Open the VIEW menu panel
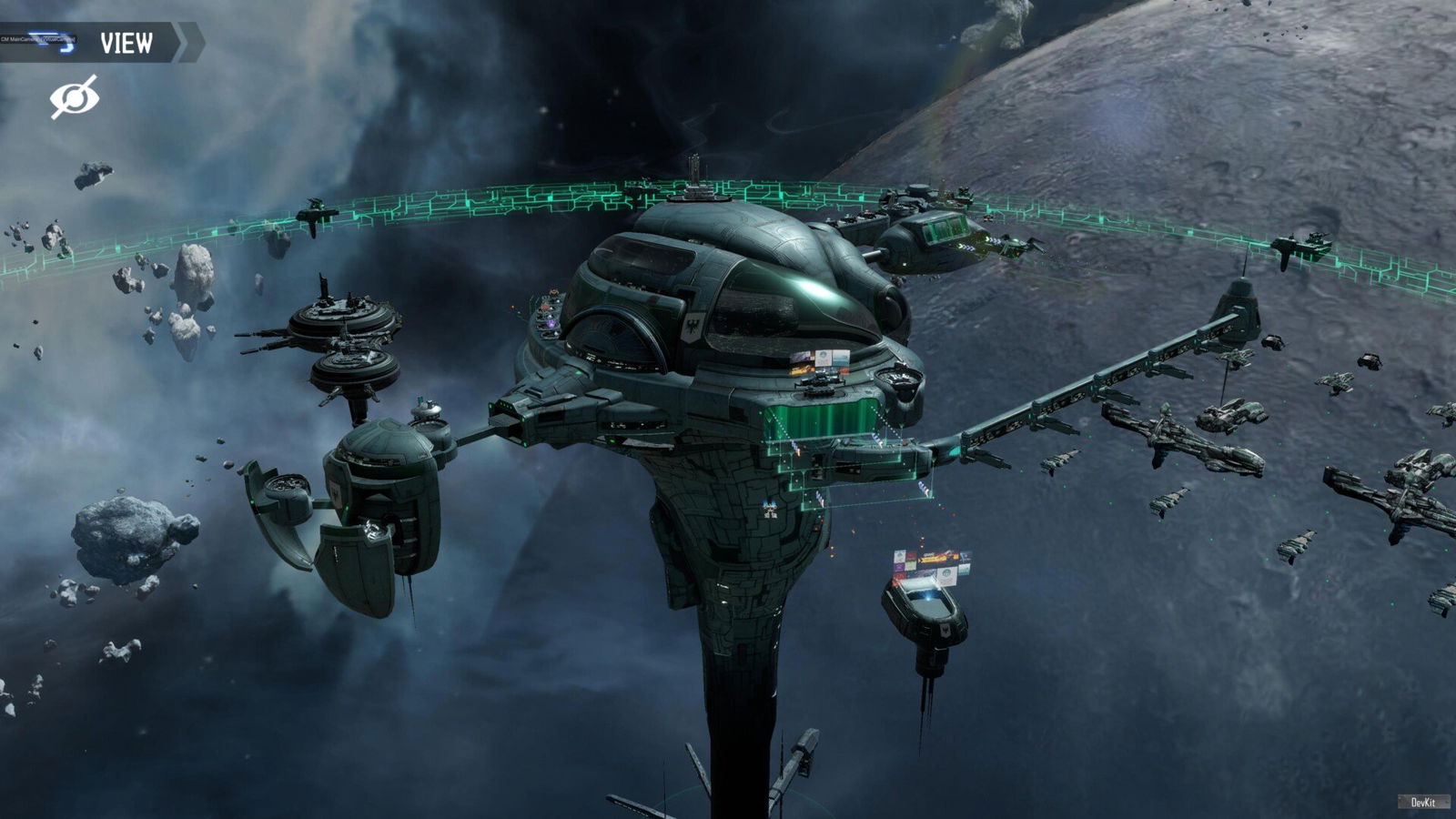The width and height of the screenshot is (1456, 819). [130, 42]
